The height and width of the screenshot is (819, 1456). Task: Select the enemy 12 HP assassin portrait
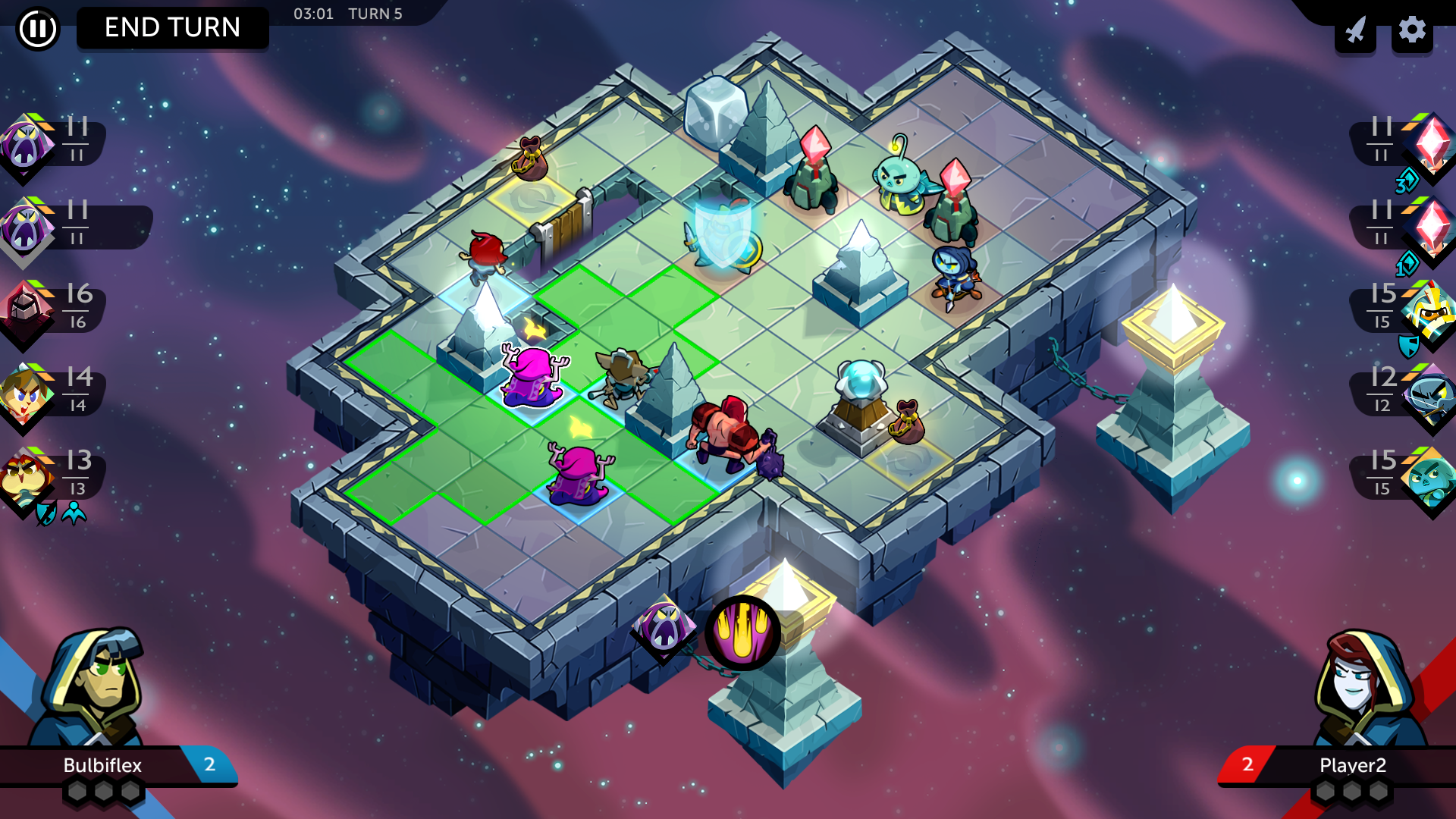click(x=1429, y=392)
